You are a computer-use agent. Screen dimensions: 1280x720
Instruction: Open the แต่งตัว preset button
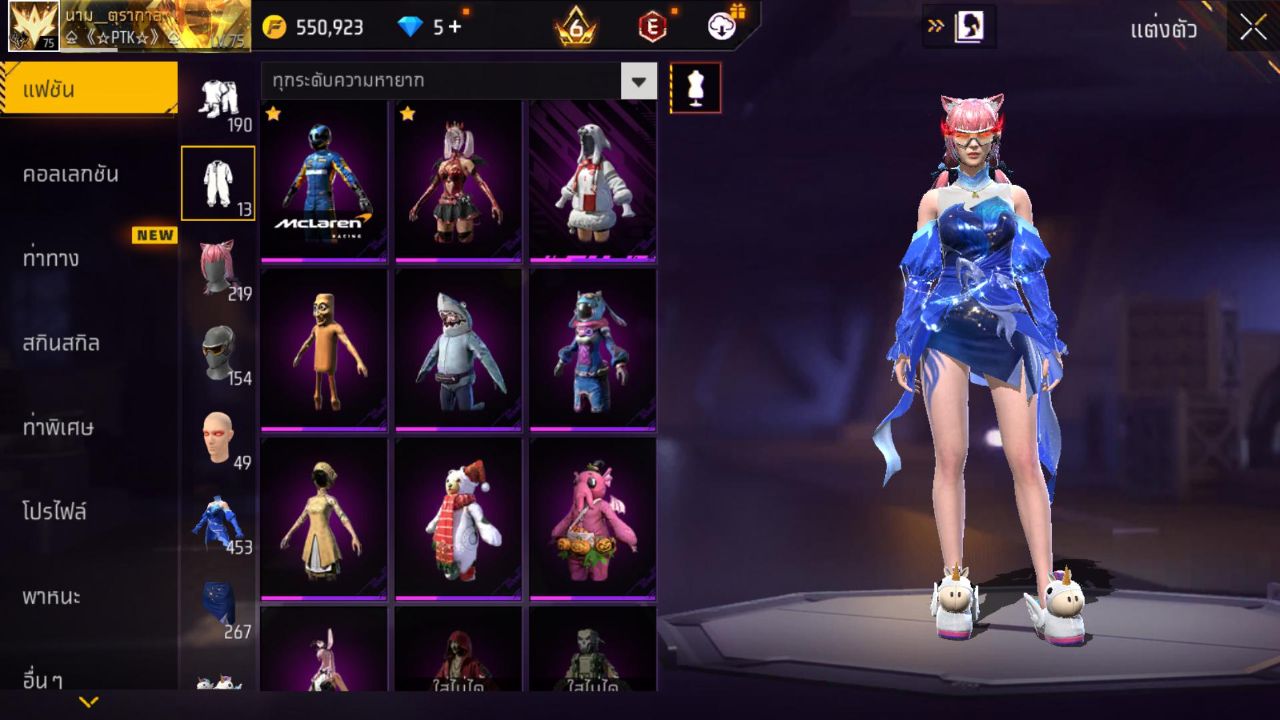point(1163,29)
